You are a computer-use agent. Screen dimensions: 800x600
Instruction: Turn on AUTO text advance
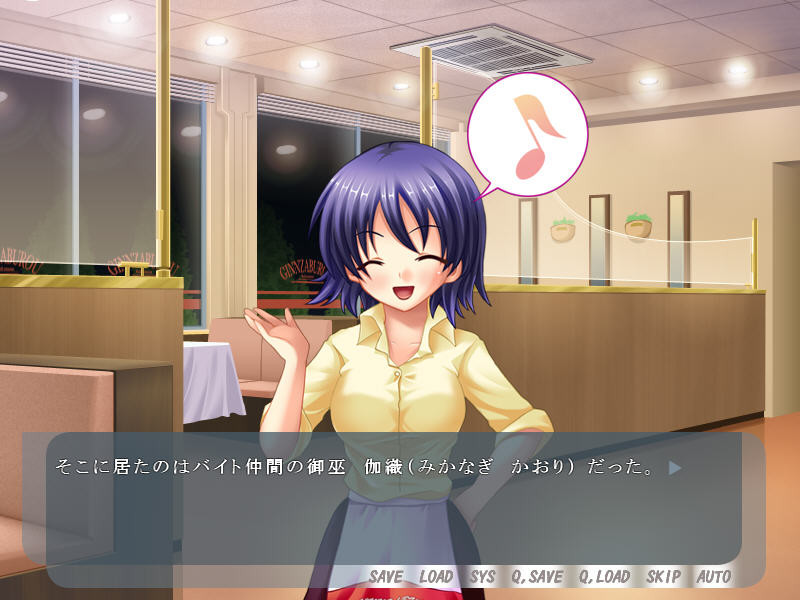(713, 577)
